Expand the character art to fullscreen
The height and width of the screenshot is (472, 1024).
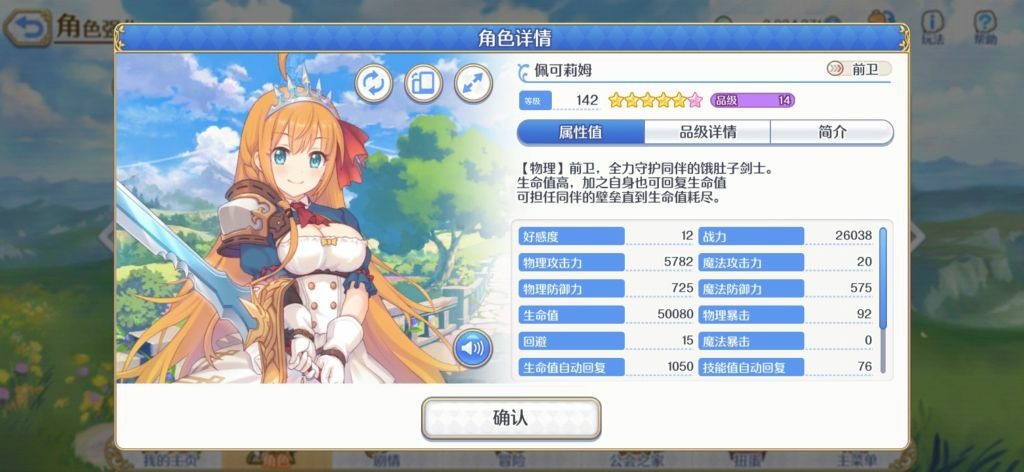coord(473,84)
